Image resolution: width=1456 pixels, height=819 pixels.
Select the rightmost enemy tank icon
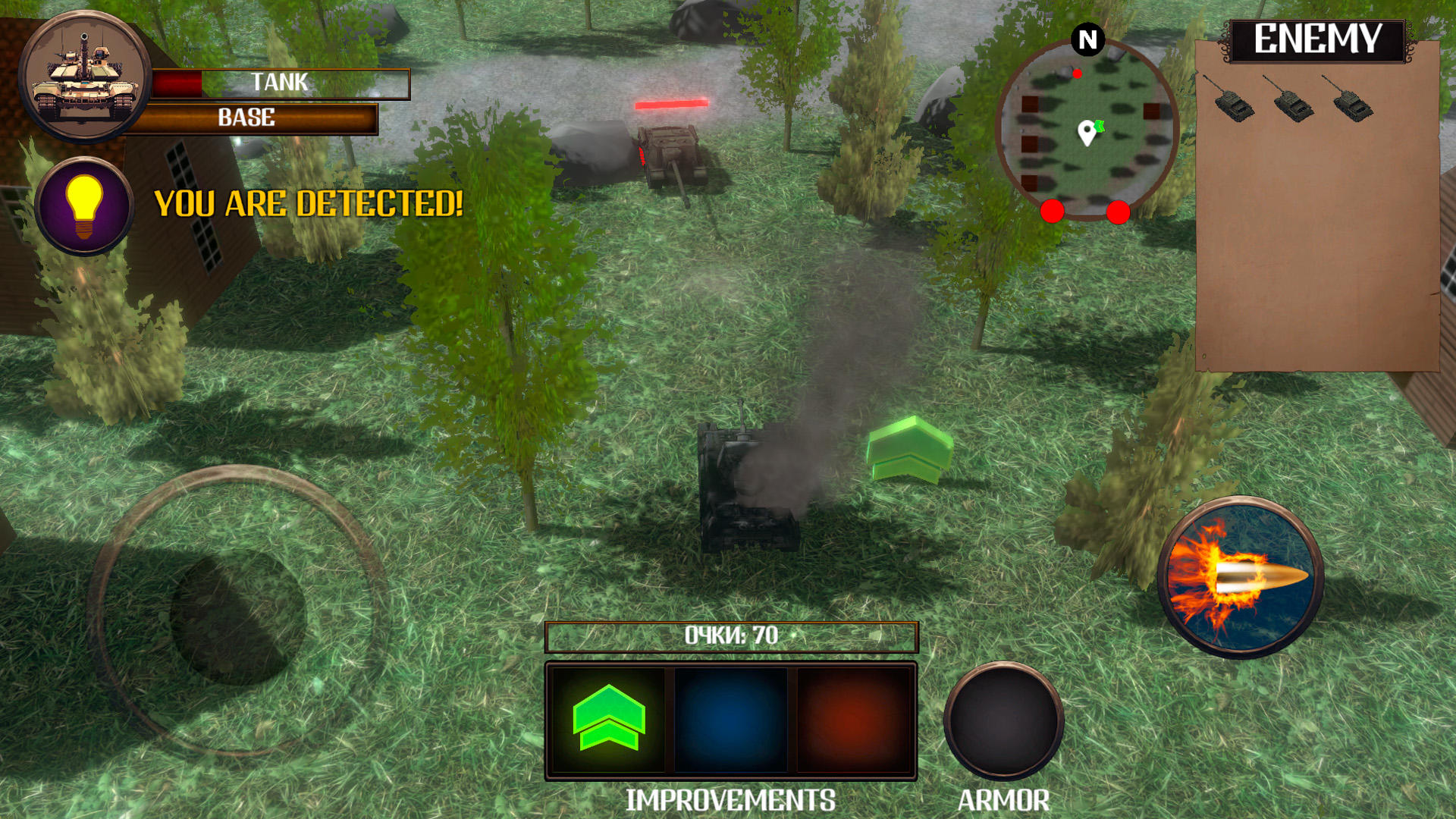coord(1354,104)
